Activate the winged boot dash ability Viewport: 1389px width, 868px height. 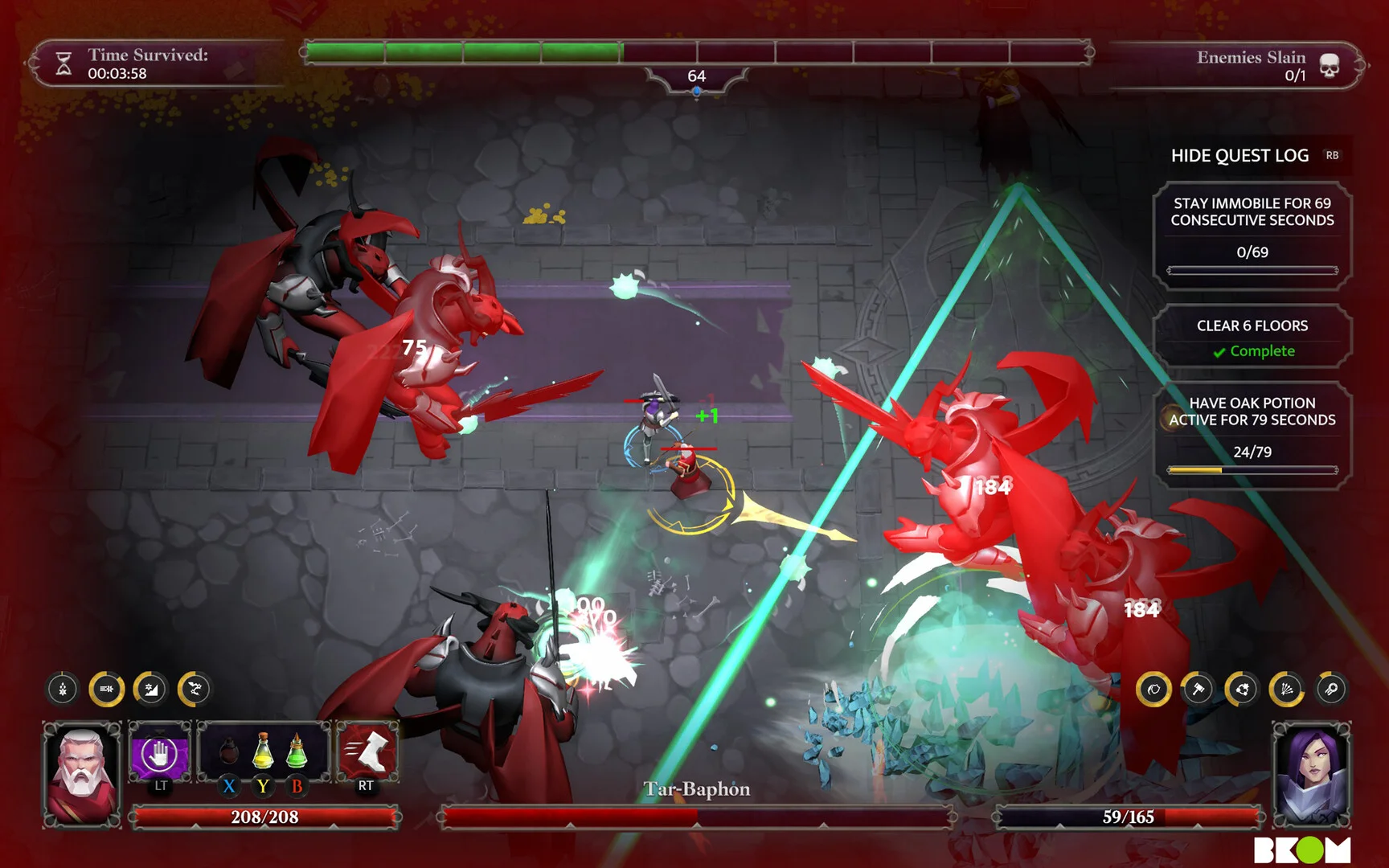[367, 754]
